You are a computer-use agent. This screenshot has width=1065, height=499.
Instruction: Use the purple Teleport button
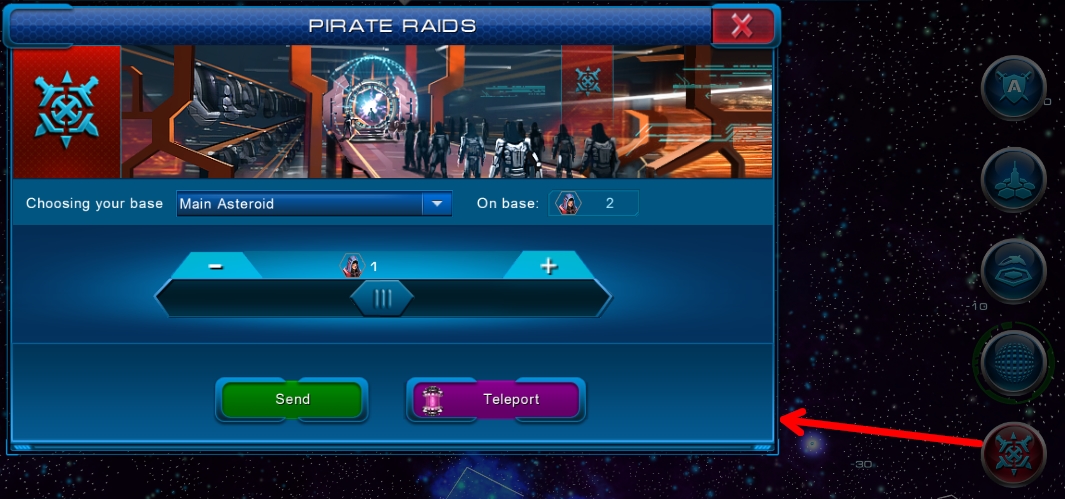pos(496,399)
